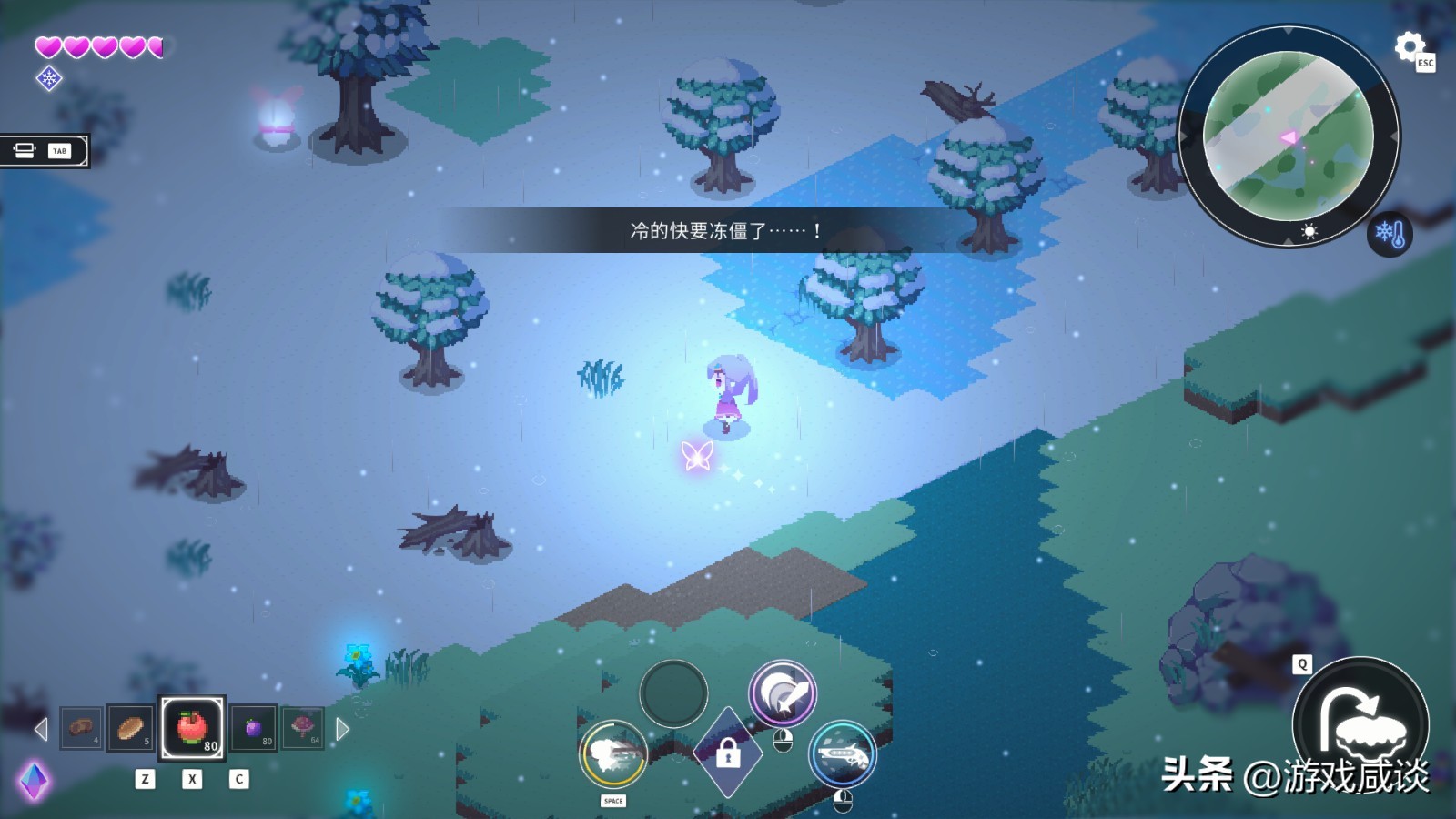Click the circular minimap
The height and width of the screenshot is (819, 1456).
(x=1288, y=136)
